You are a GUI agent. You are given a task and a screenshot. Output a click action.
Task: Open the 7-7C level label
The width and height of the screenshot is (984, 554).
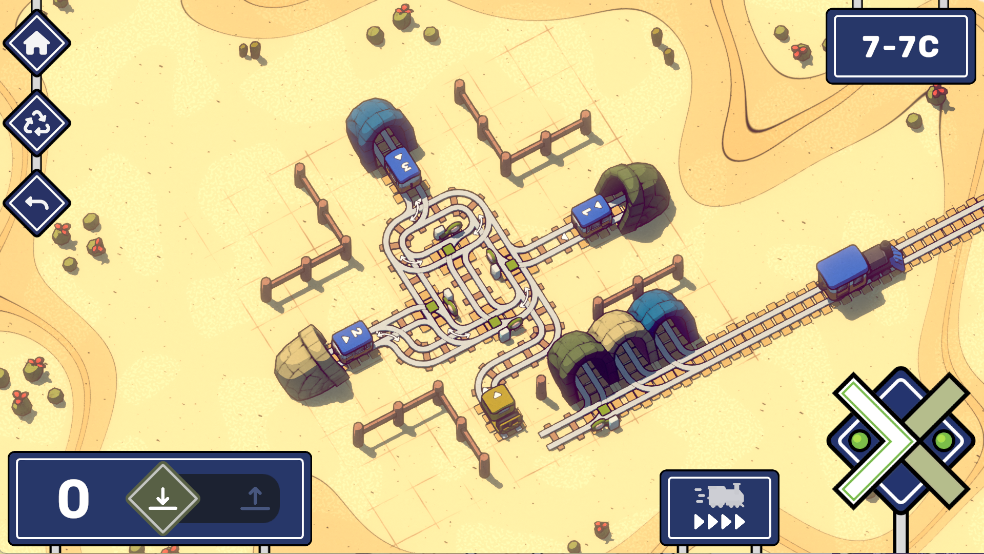pos(900,47)
